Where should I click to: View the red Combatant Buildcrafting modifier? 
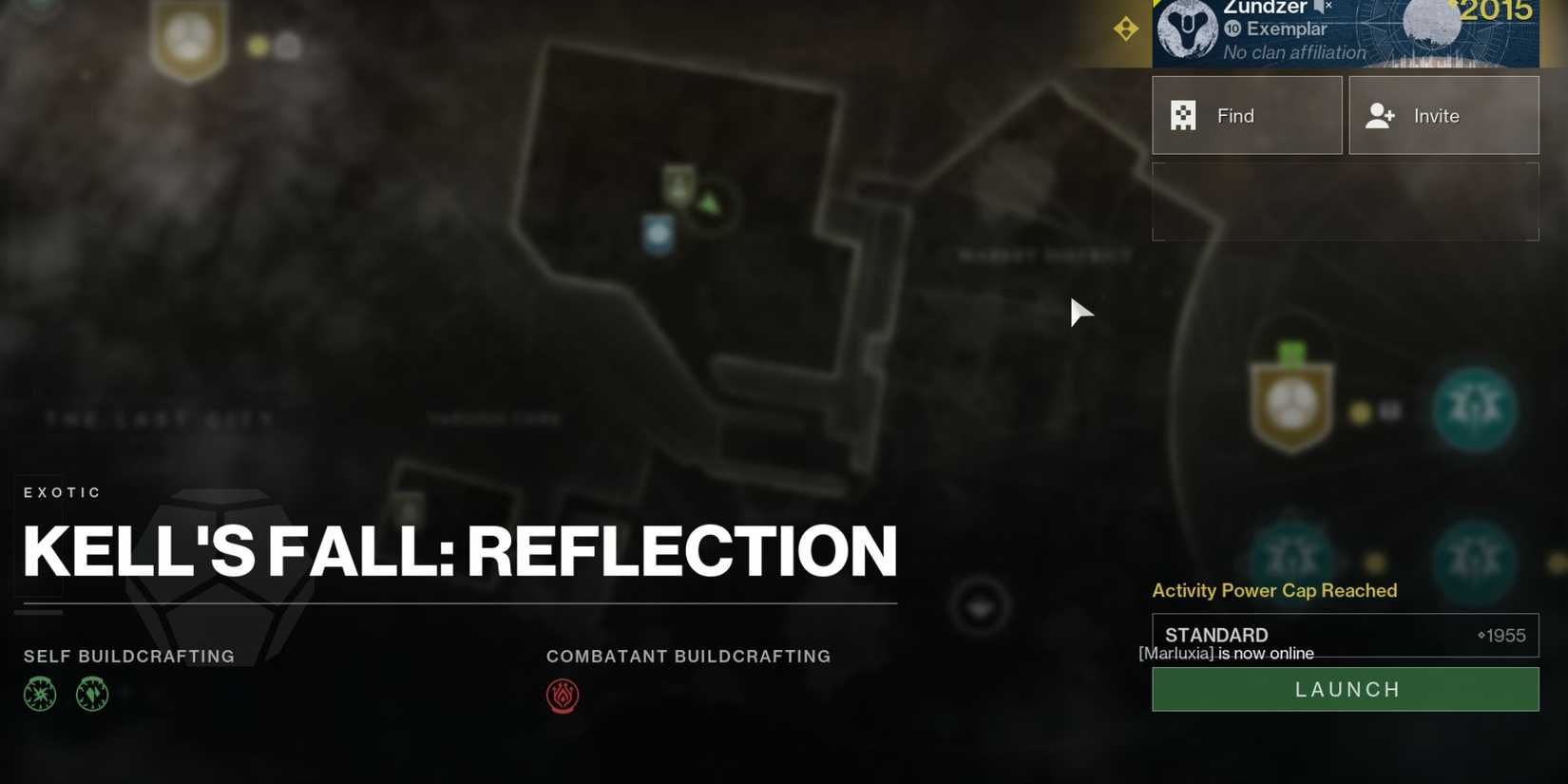pyautogui.click(x=563, y=696)
